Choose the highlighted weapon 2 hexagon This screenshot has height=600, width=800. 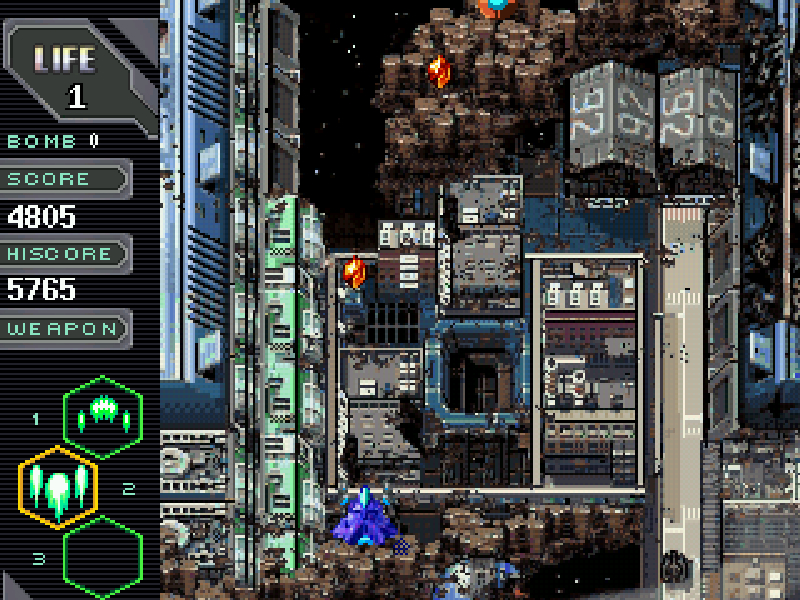point(58,487)
